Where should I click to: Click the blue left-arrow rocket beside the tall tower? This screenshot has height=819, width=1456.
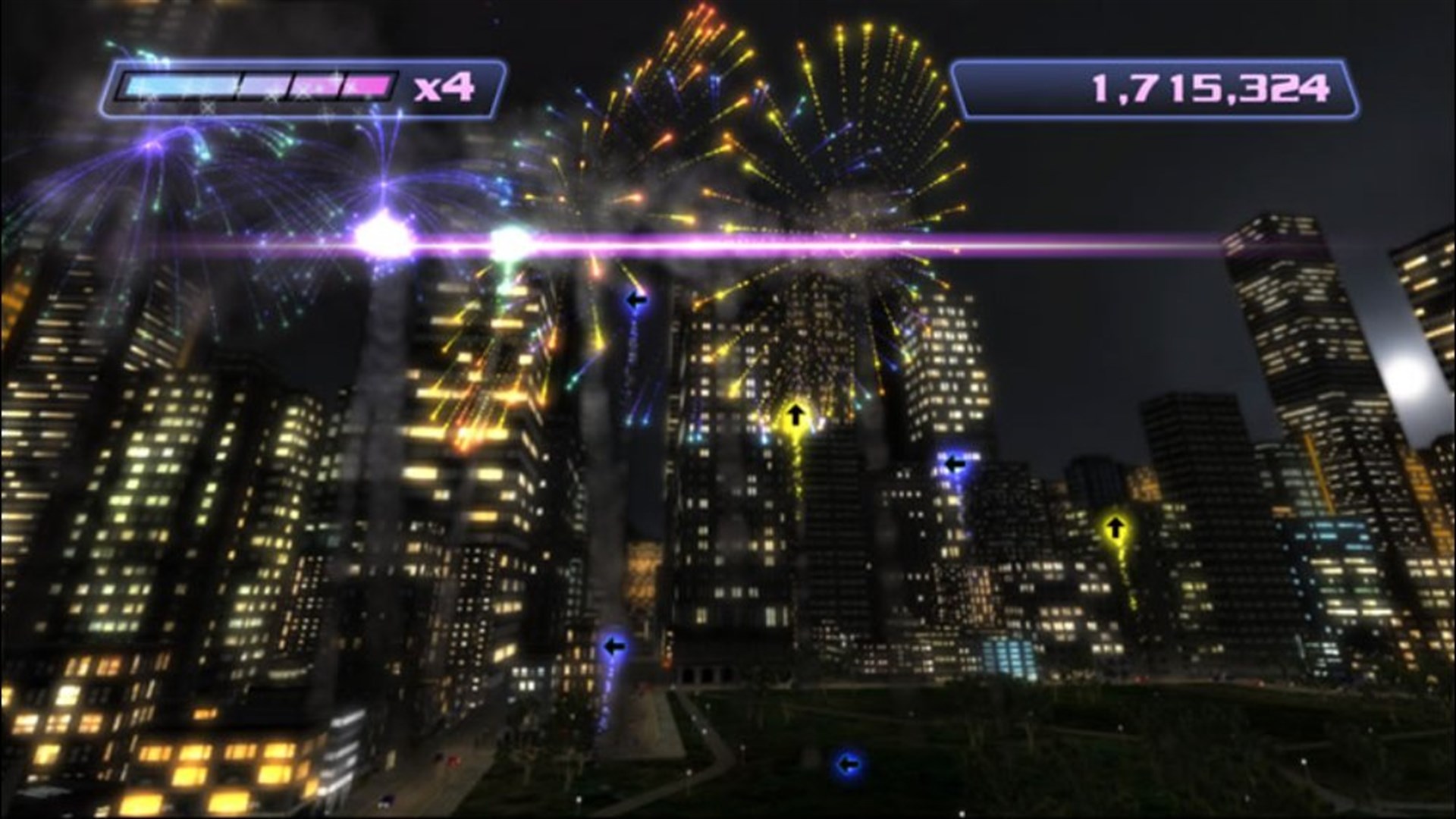click(x=955, y=461)
